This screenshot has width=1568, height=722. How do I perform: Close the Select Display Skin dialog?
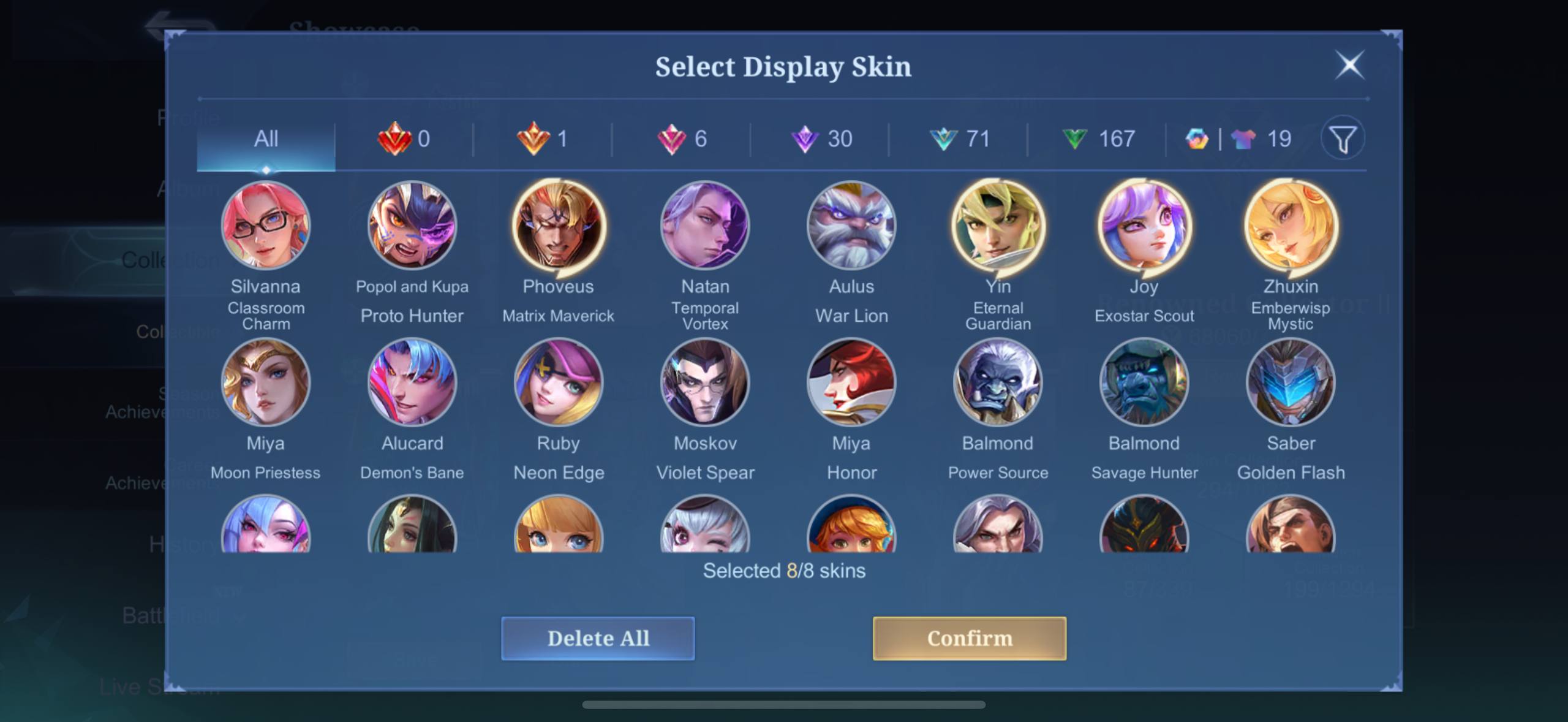pyautogui.click(x=1349, y=65)
